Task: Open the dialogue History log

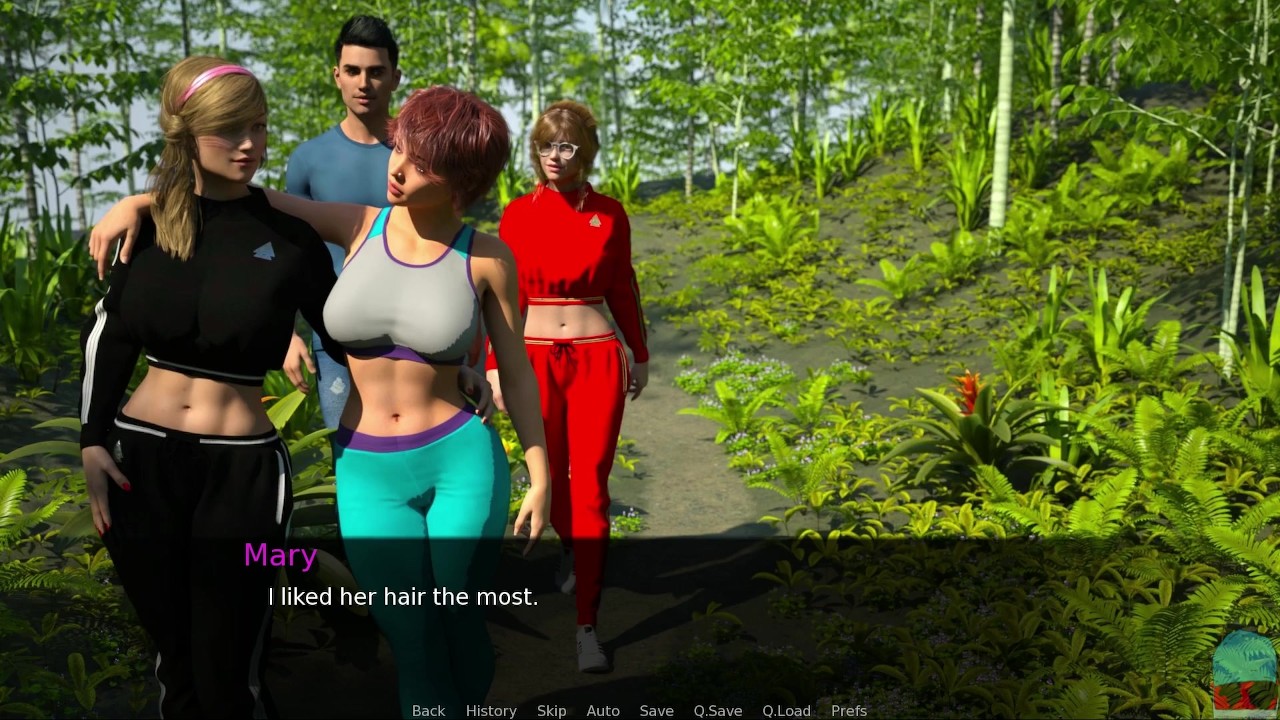Action: click(x=491, y=711)
